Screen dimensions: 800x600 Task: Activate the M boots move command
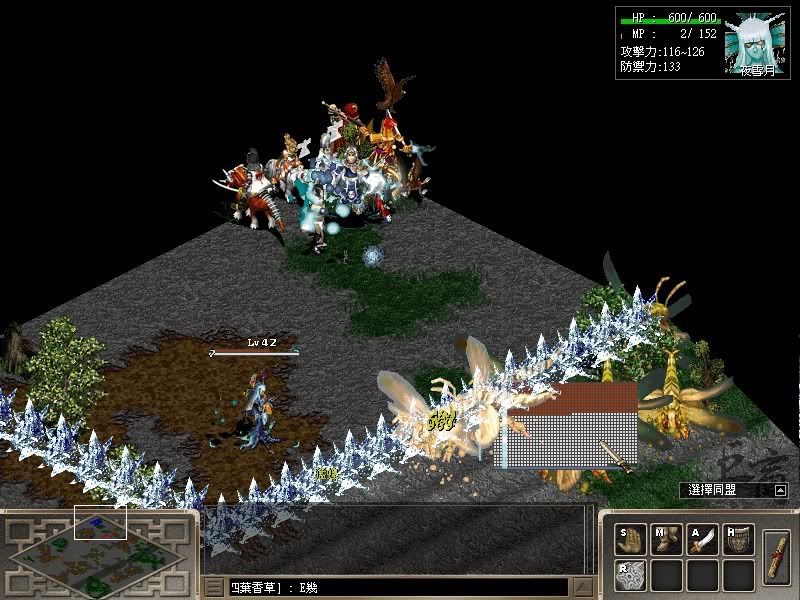tap(666, 541)
